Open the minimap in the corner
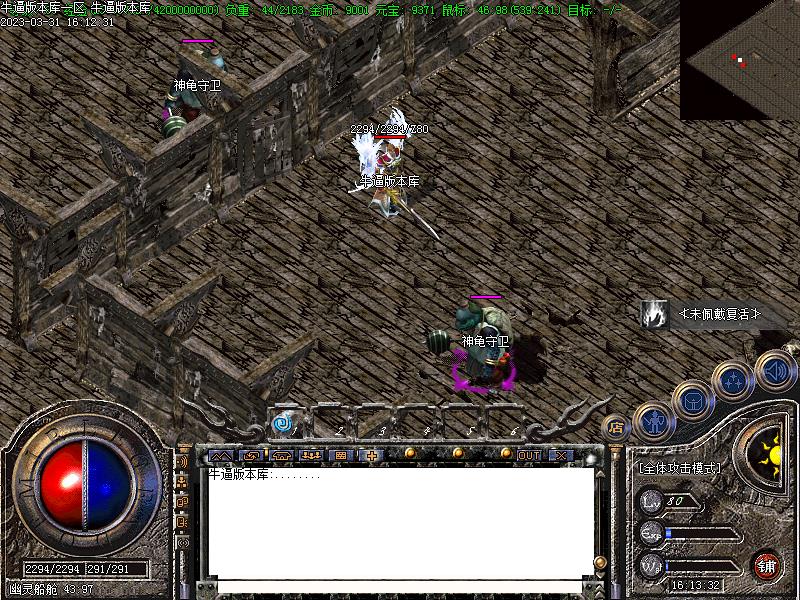This screenshot has height=600, width=800. coord(740,60)
